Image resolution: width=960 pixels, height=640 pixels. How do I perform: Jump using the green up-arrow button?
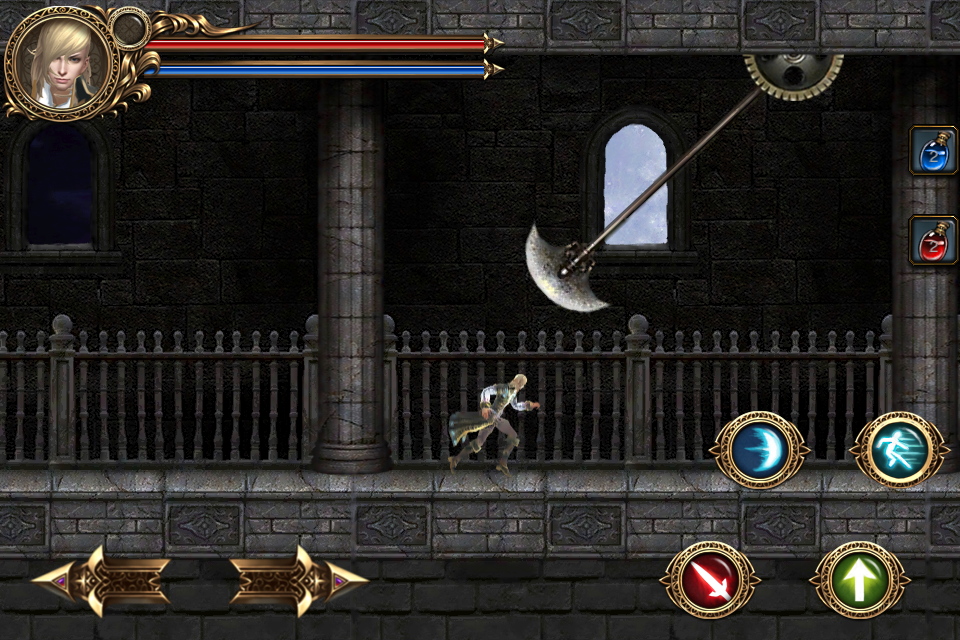point(859,580)
